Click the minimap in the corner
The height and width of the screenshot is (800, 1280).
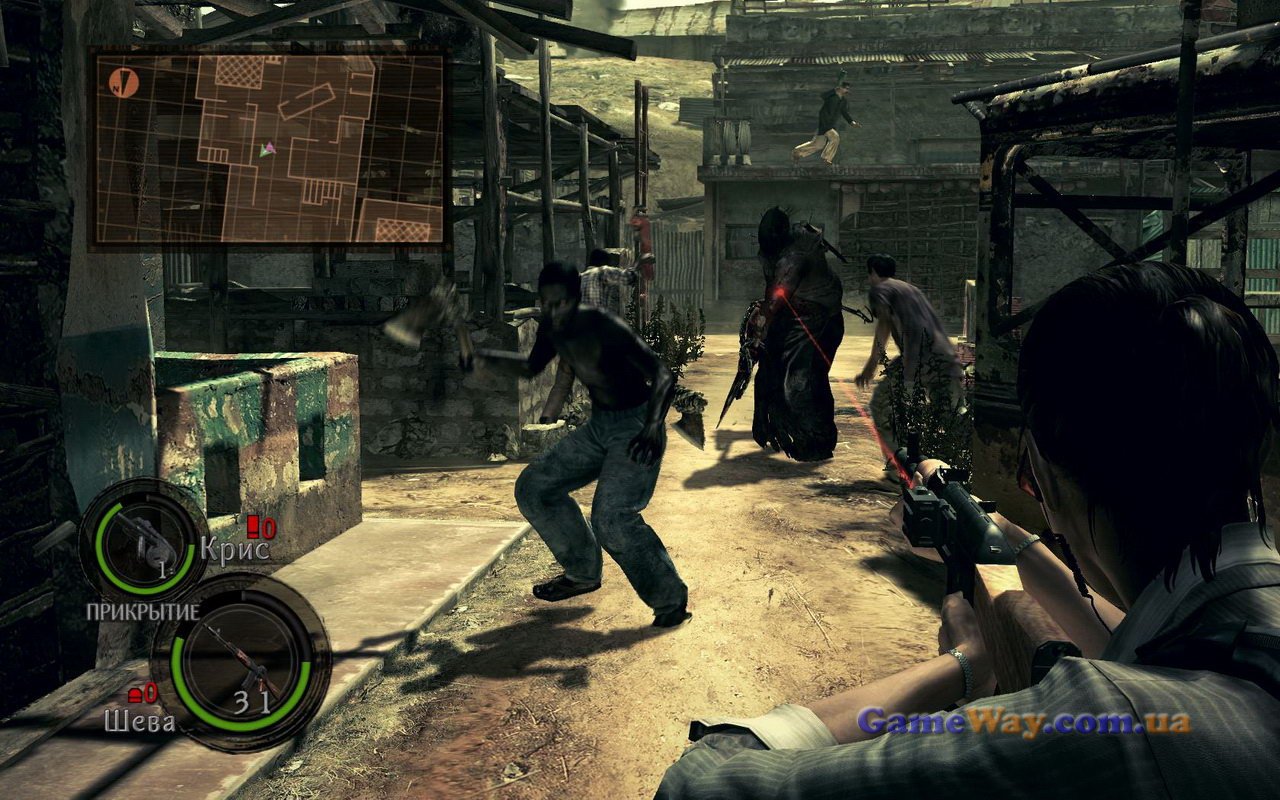coord(268,148)
